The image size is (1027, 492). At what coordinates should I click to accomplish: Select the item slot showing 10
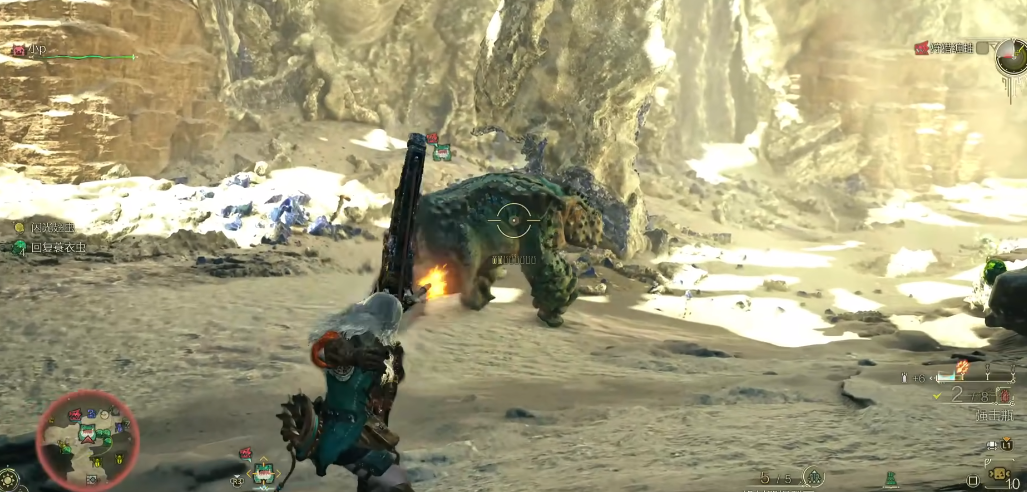(x=1000, y=472)
